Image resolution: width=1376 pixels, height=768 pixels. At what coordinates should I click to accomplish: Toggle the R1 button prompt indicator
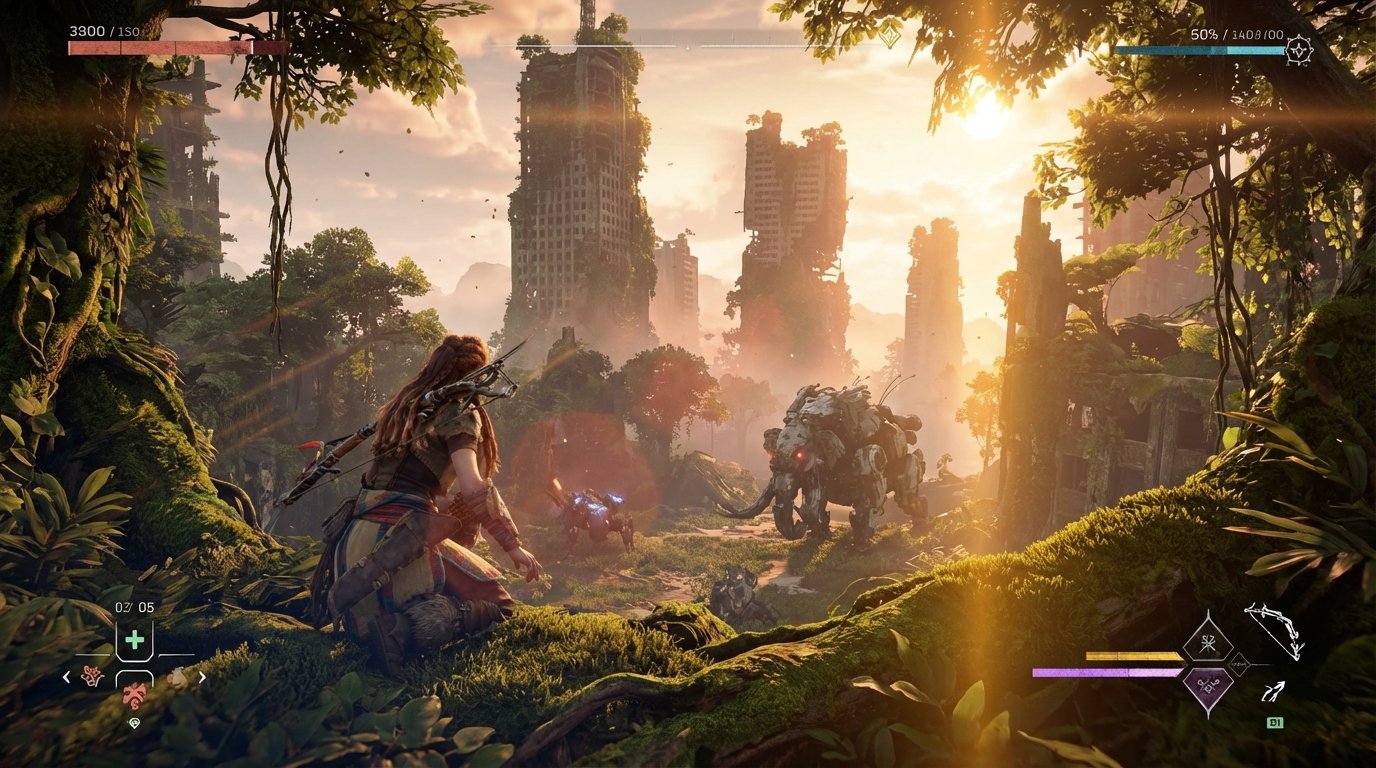[x=1275, y=722]
